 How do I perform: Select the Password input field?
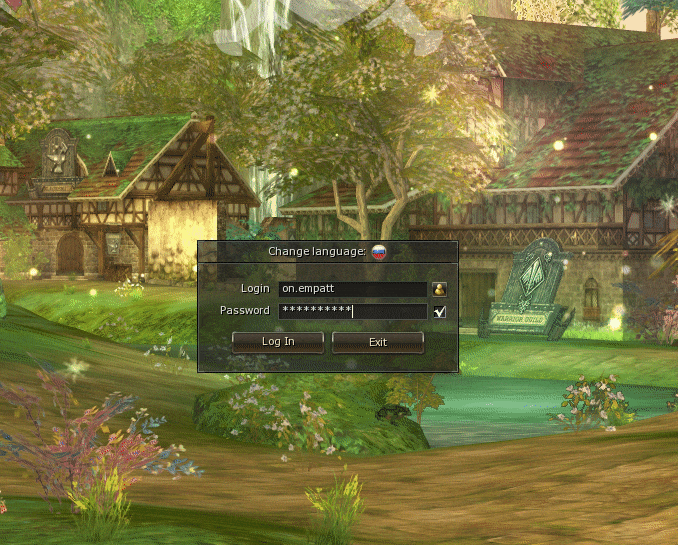[x=353, y=311]
